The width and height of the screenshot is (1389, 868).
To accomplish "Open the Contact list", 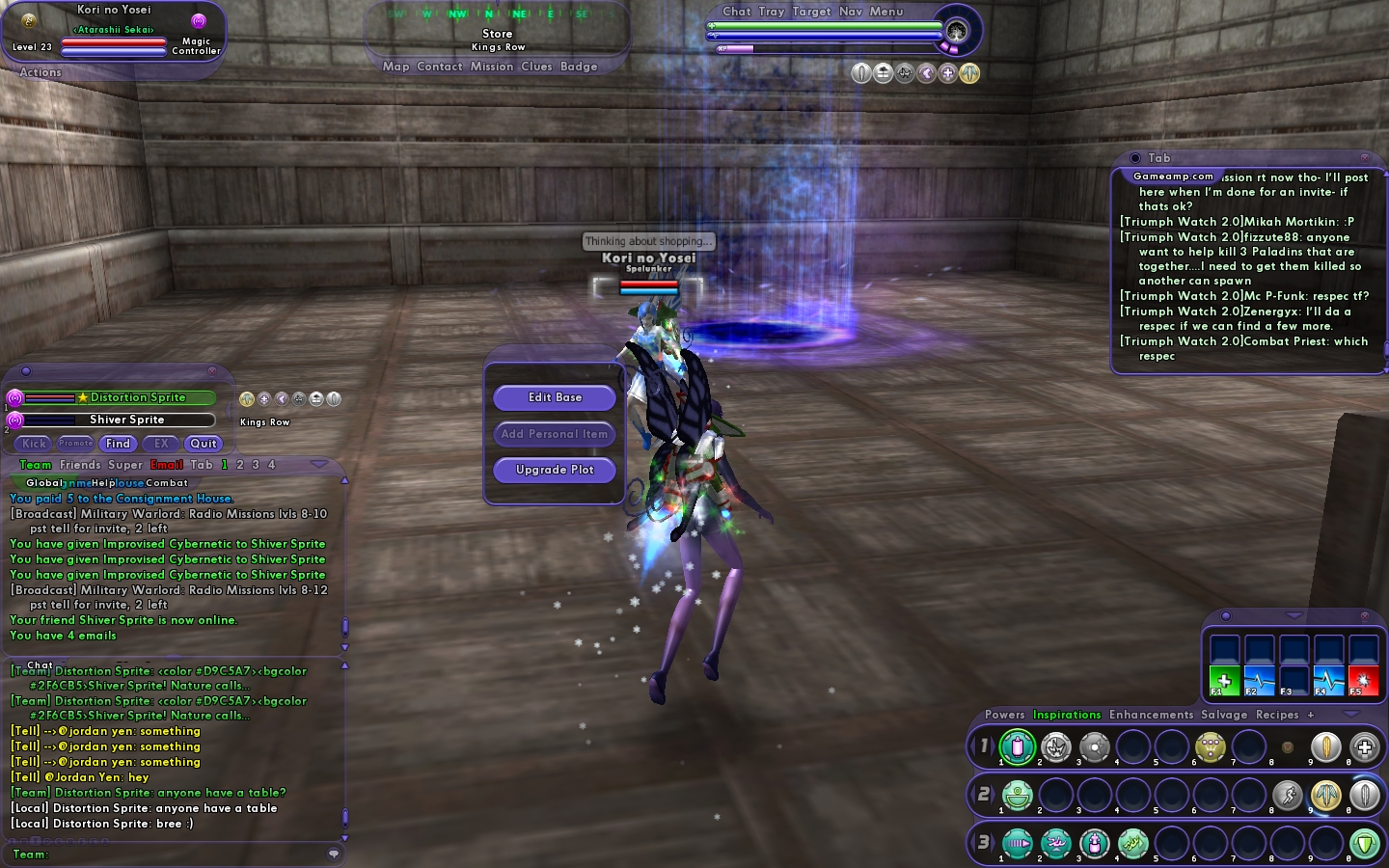I will [440, 67].
